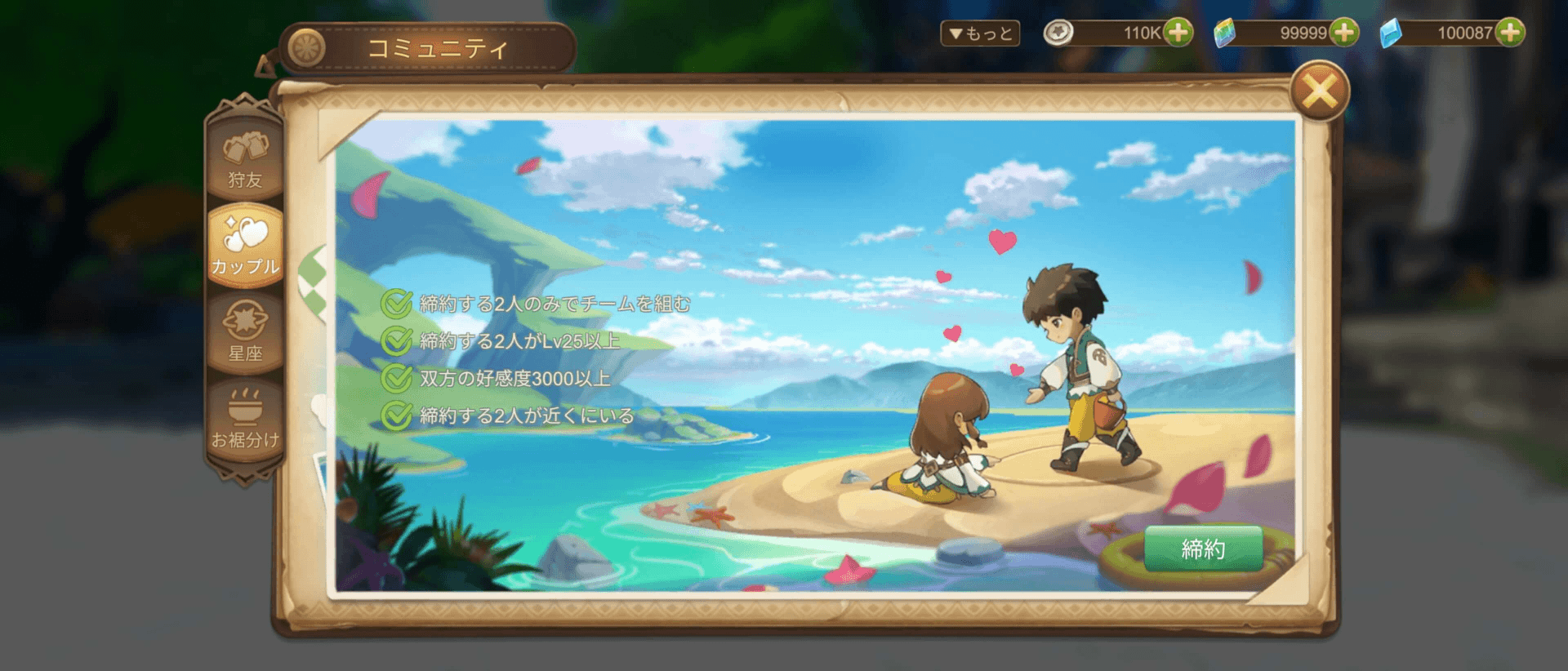
Task: Select the blue crystal currency icon
Action: pyautogui.click(x=1392, y=33)
